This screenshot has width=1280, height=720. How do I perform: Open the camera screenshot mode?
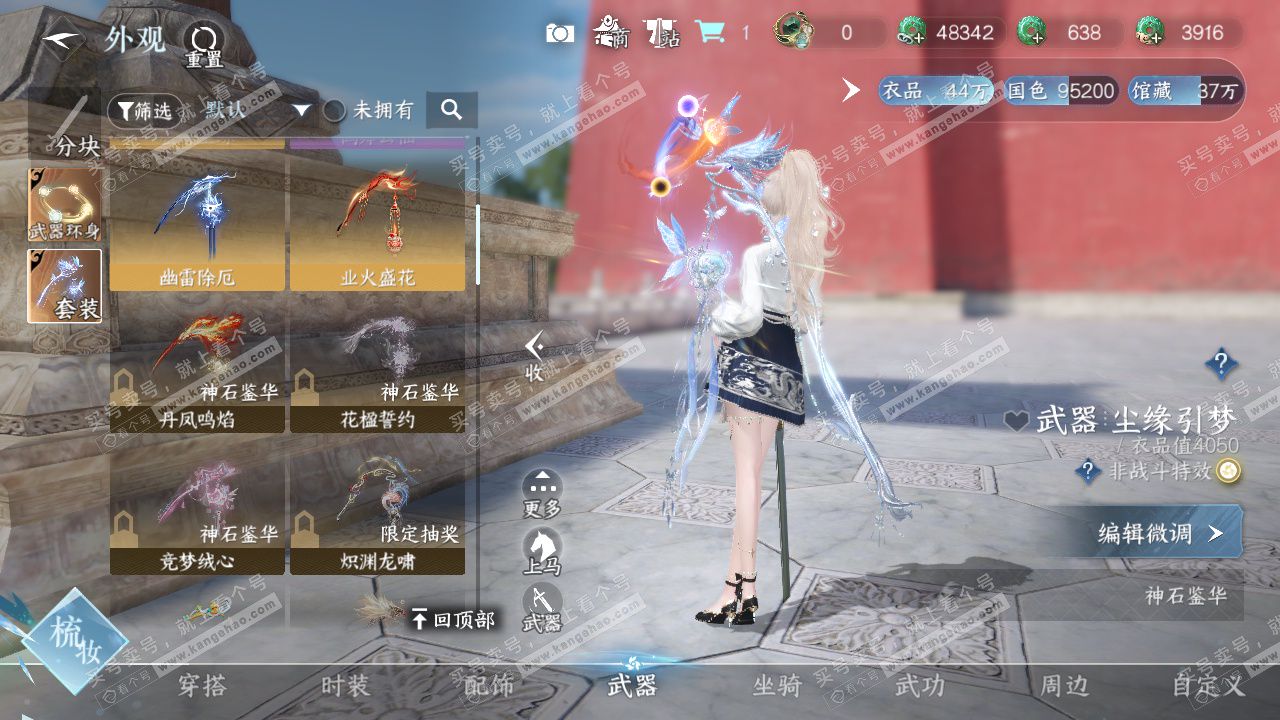click(560, 33)
